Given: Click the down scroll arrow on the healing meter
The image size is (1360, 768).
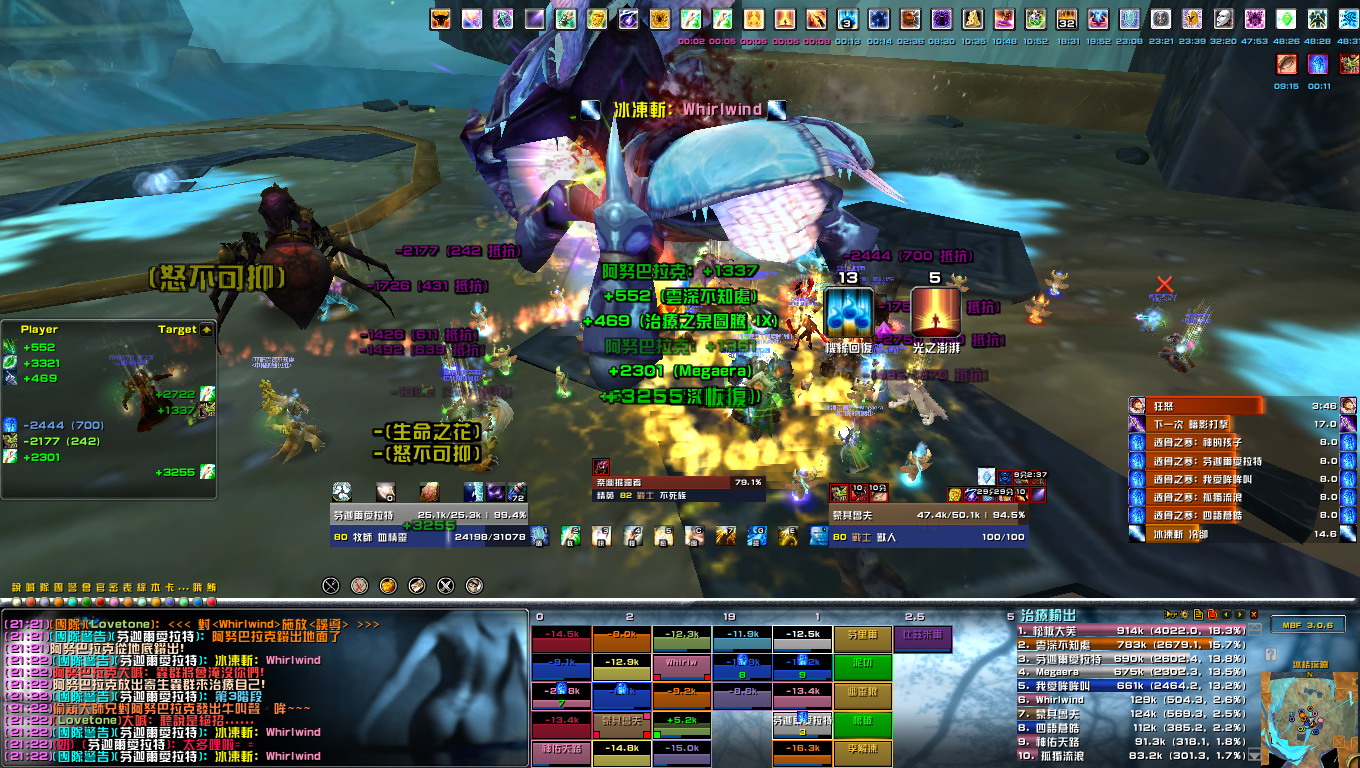Looking at the screenshot, I should tap(1253, 752).
